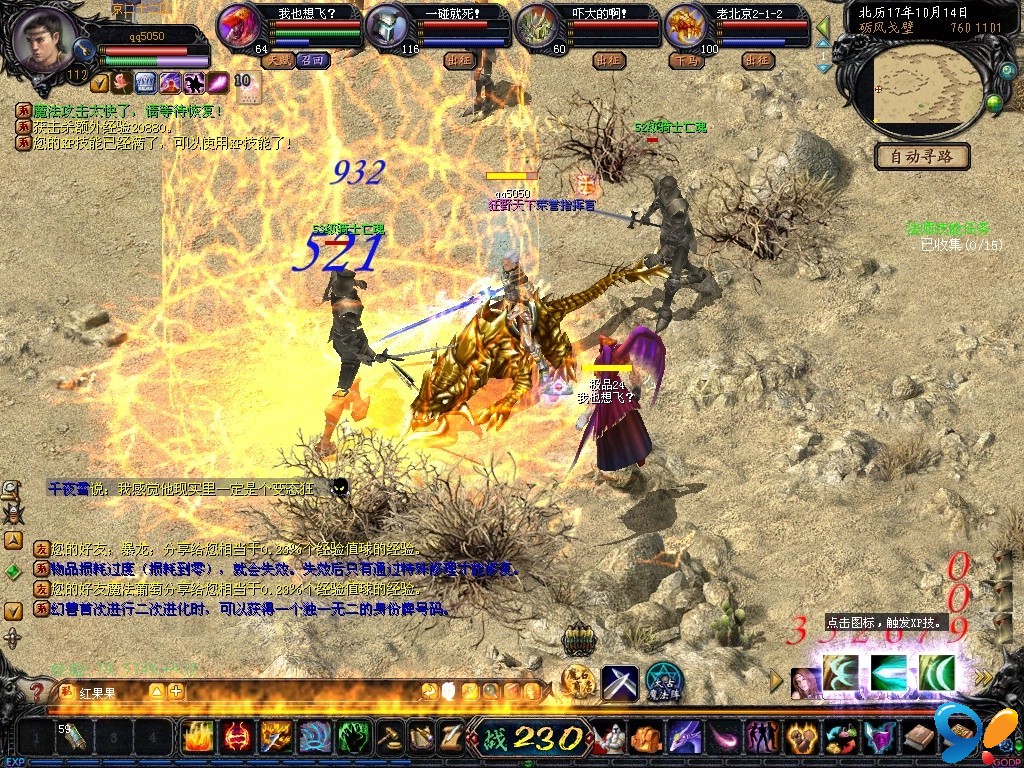
Task: Click the 召回 recall button under first pet
Action: pos(311,60)
